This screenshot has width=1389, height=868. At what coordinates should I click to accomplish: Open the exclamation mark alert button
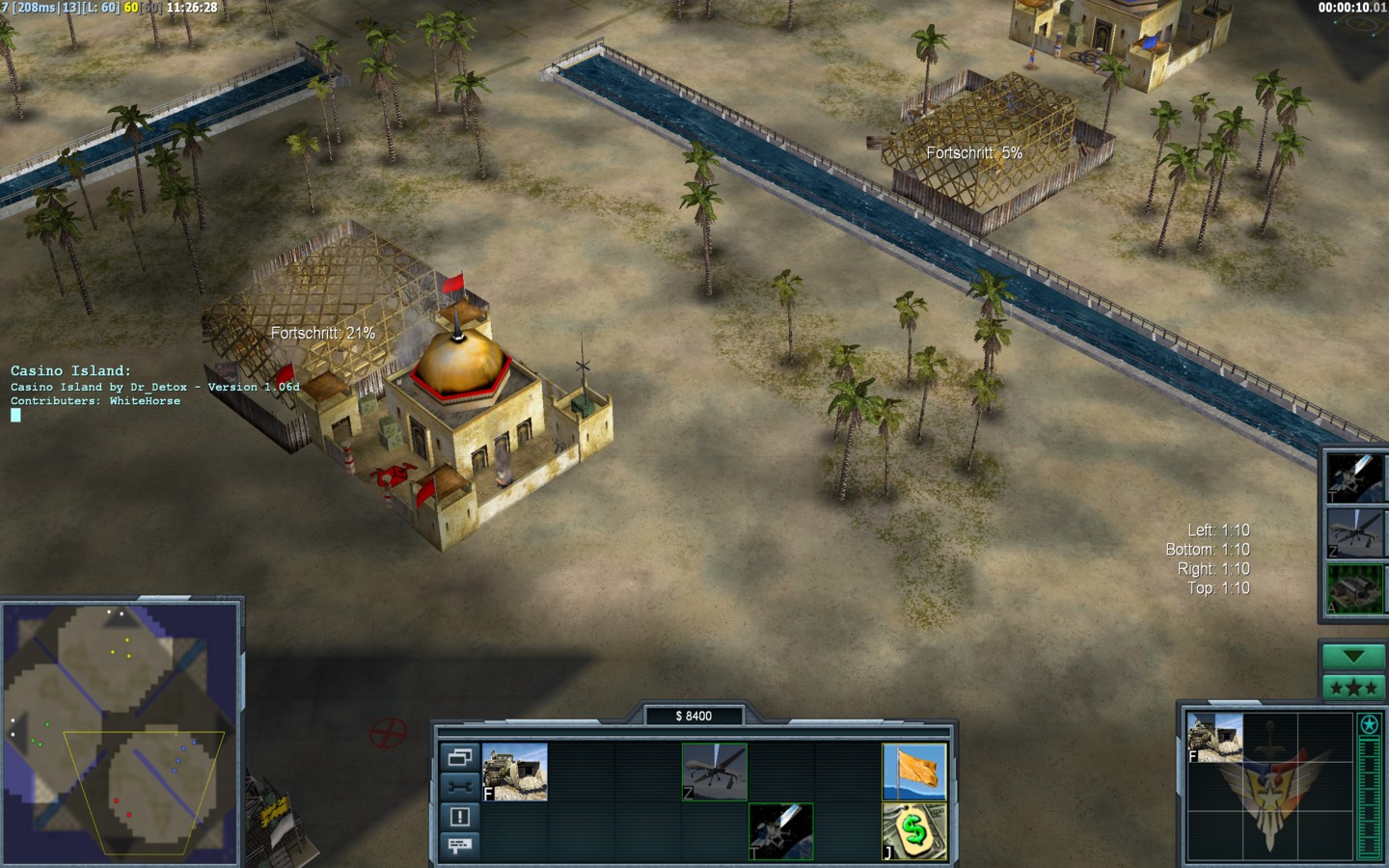pyautogui.click(x=460, y=817)
